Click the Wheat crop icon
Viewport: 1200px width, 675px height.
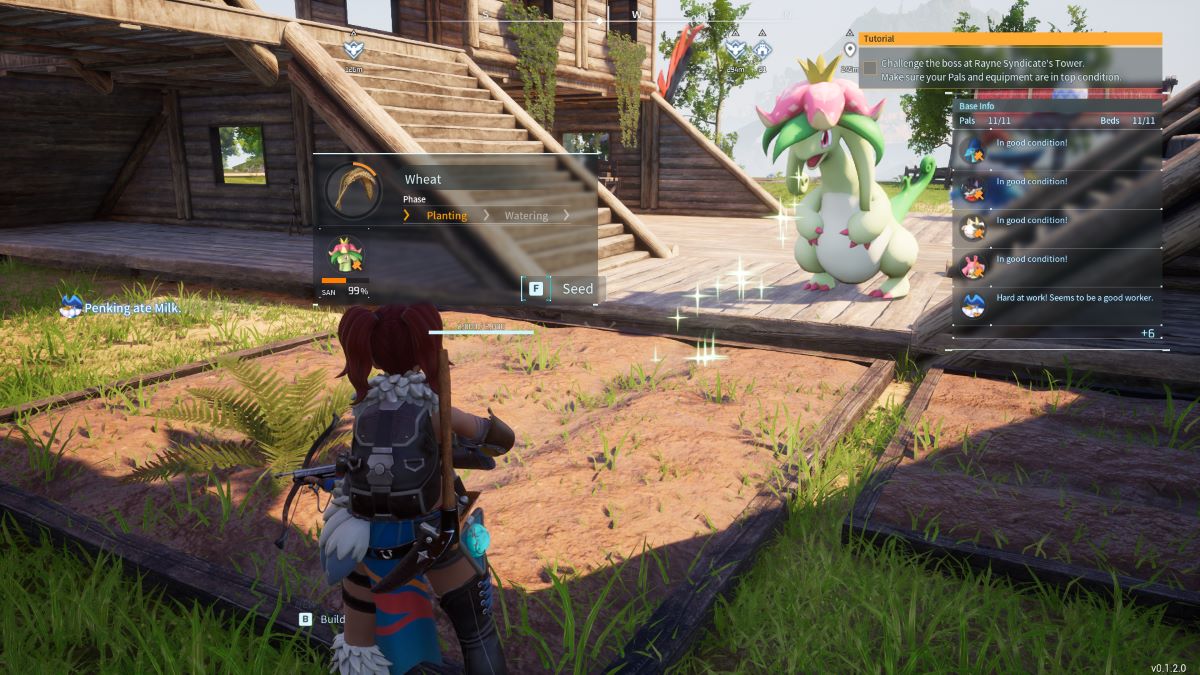[352, 190]
